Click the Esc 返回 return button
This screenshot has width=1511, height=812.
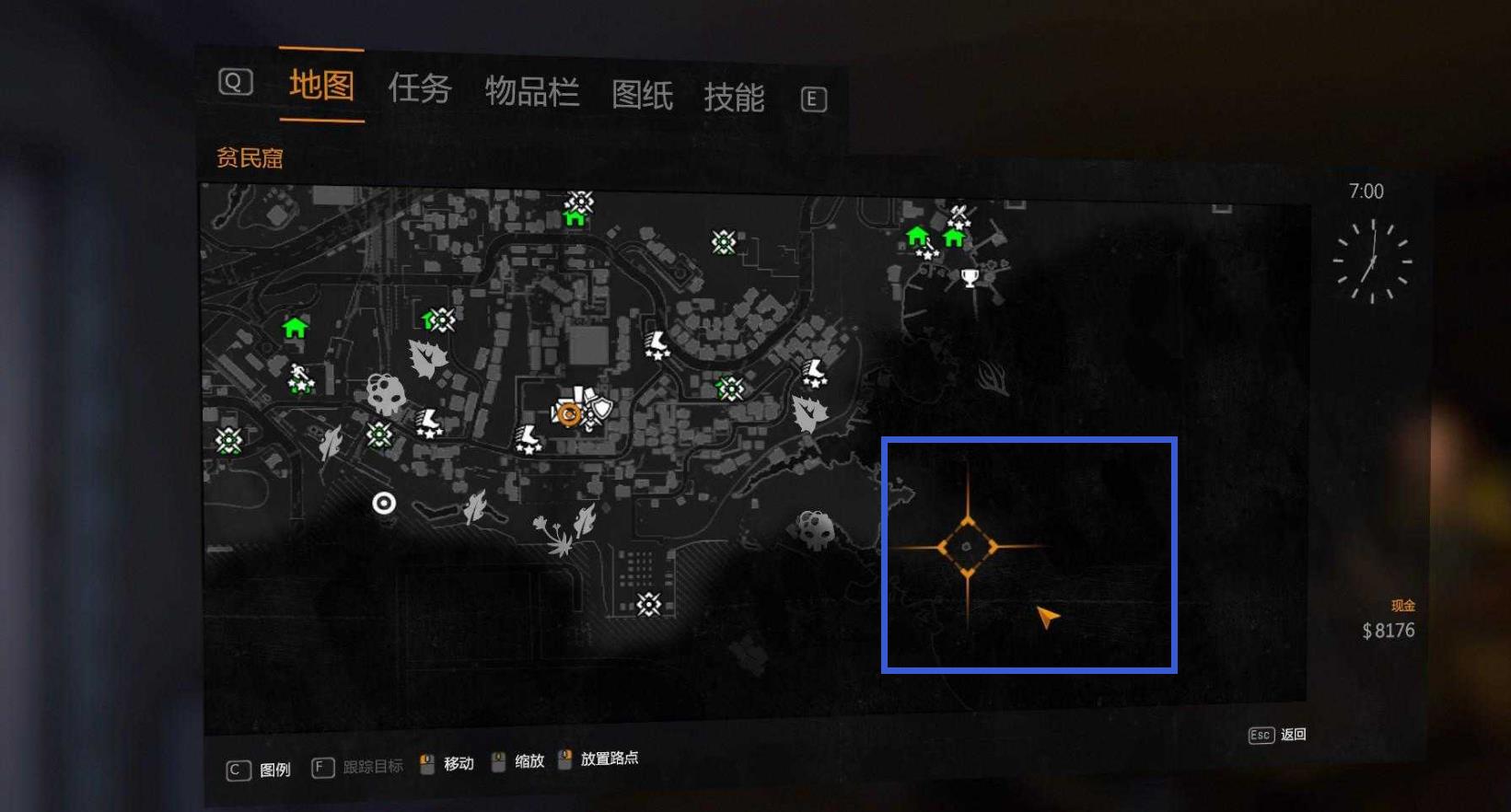[1278, 735]
